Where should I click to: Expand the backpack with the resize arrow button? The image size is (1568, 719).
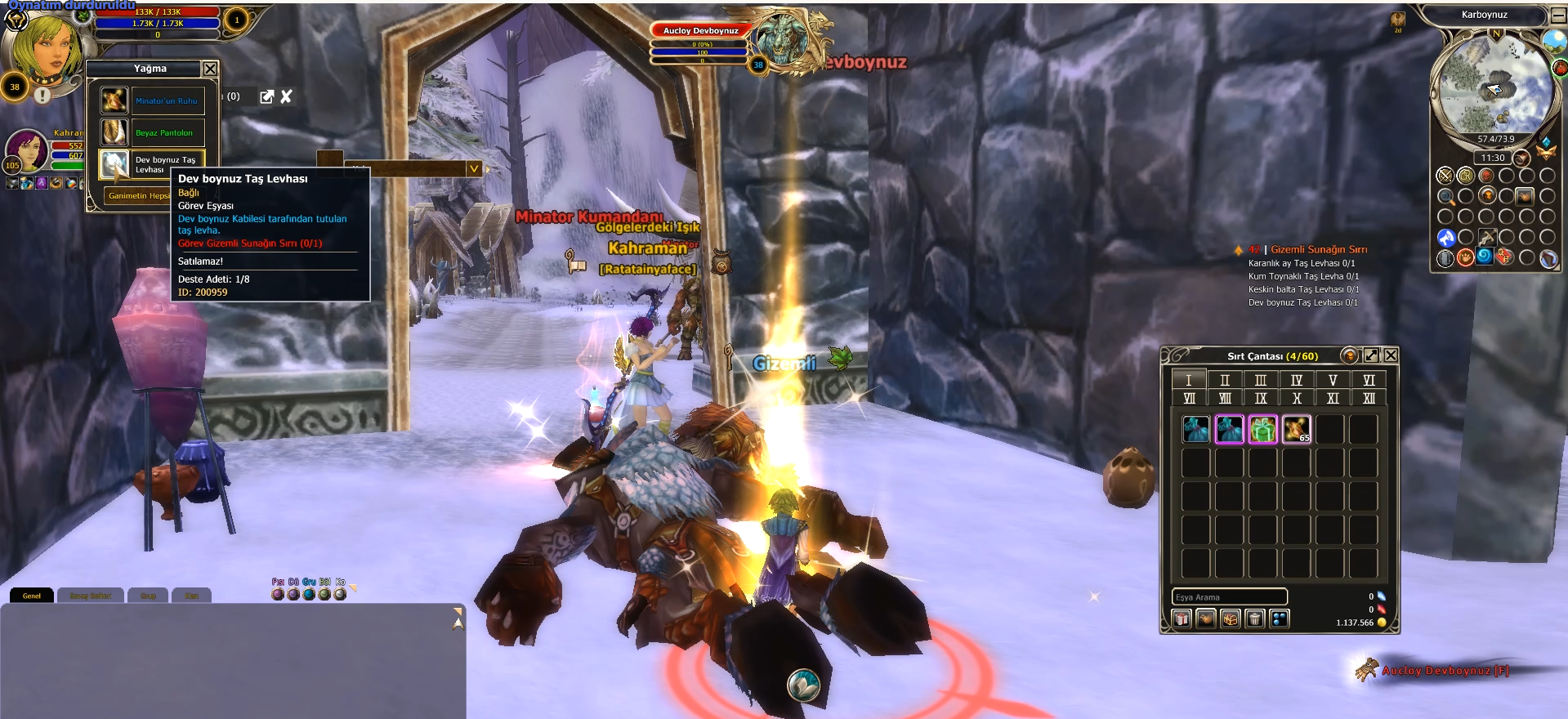(x=1371, y=355)
